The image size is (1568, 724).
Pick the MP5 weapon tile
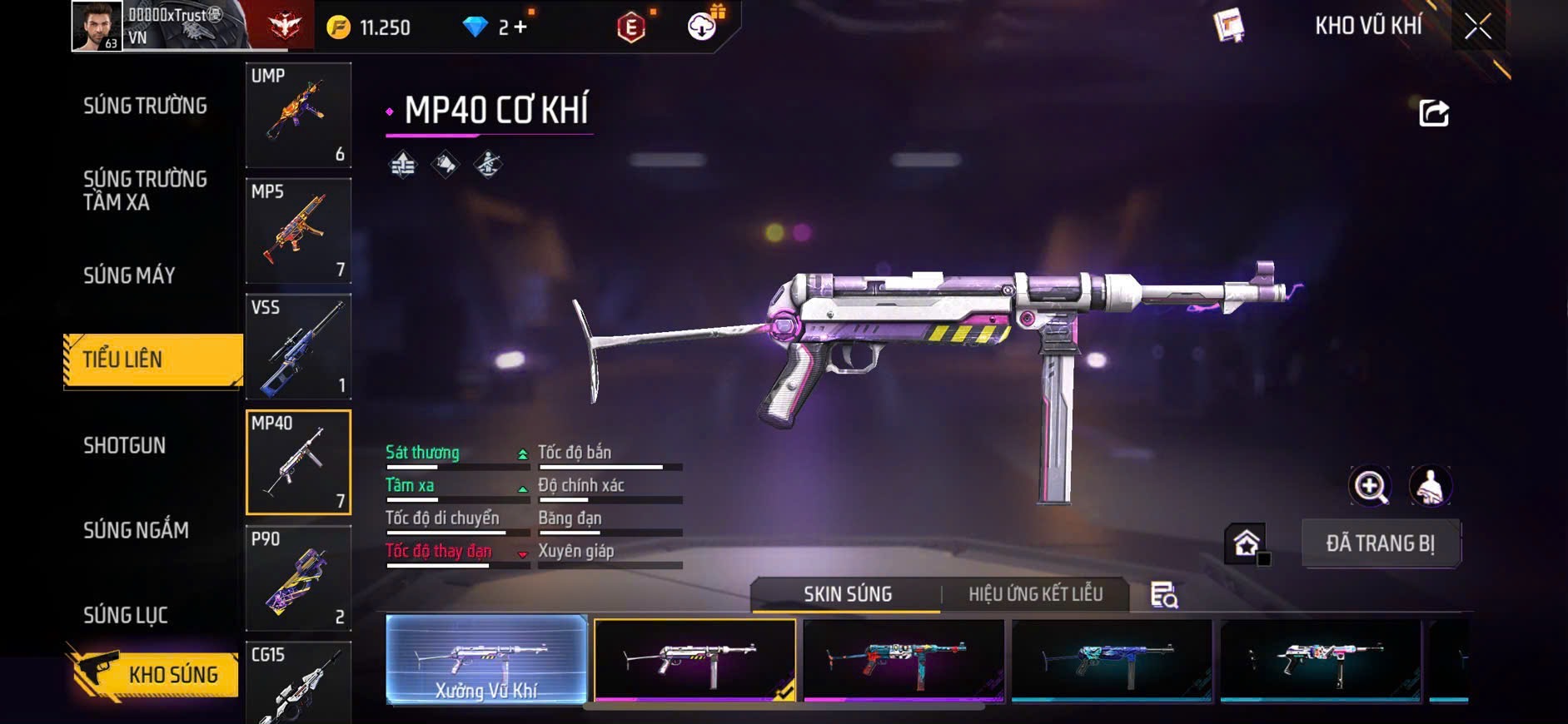pos(298,231)
